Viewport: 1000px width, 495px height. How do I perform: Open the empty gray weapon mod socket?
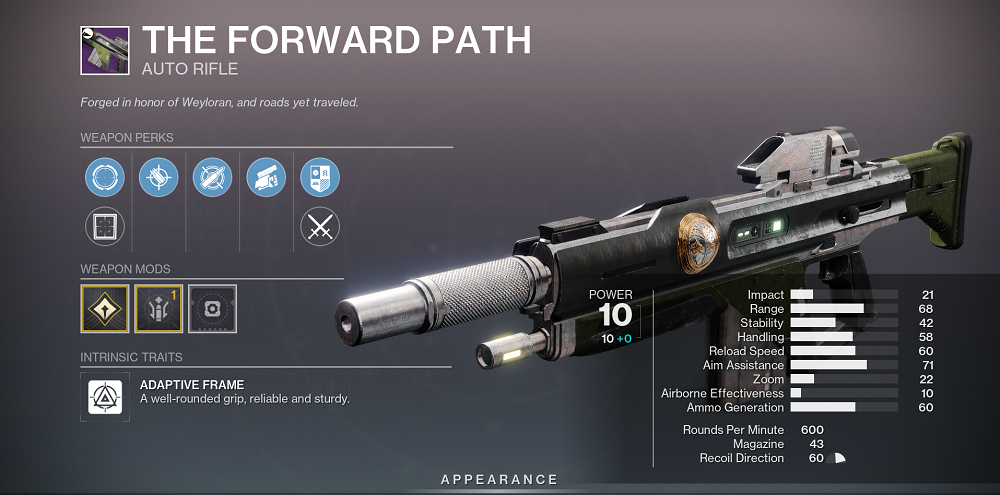(x=212, y=308)
